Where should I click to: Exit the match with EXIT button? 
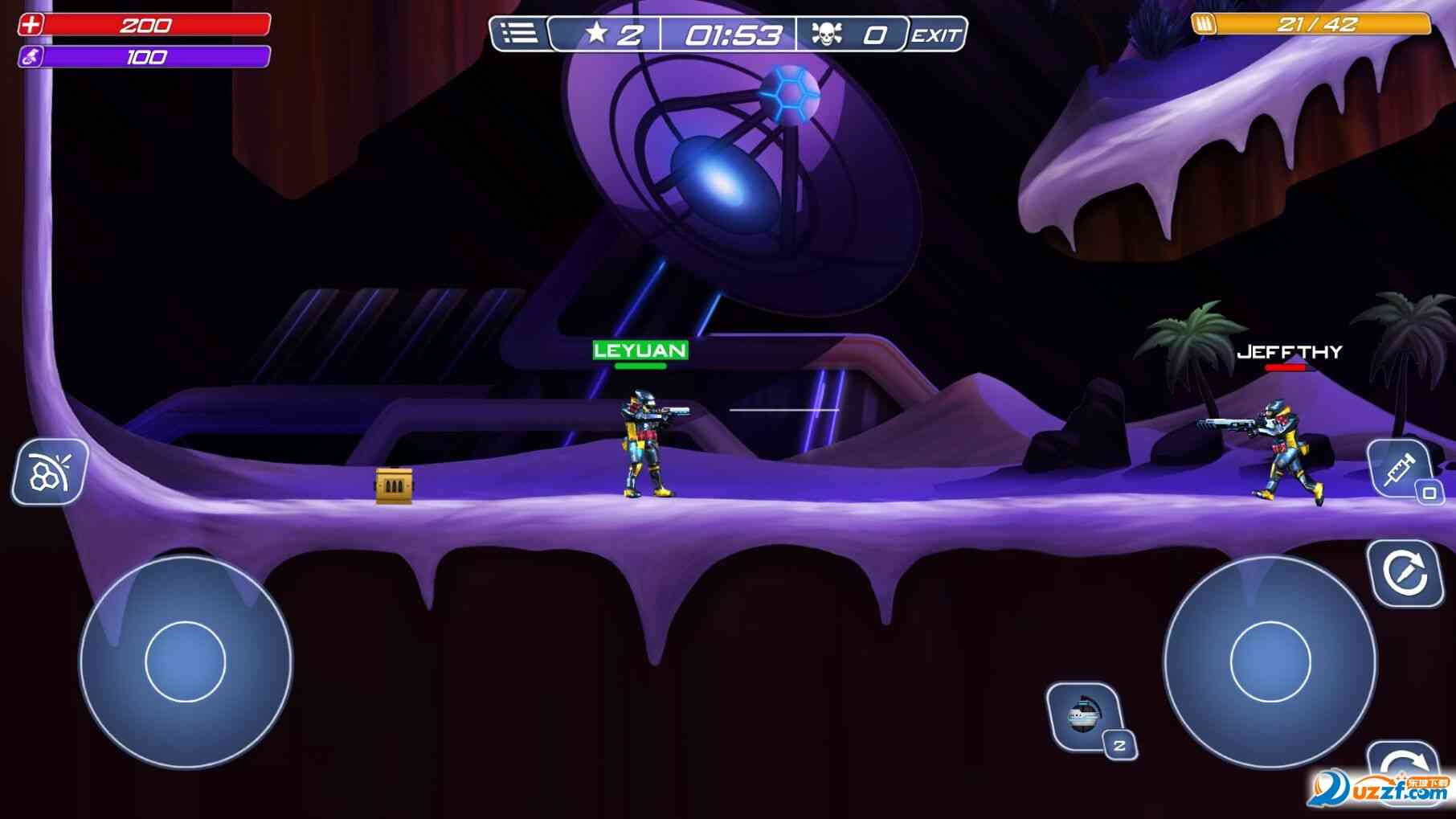coord(935,35)
